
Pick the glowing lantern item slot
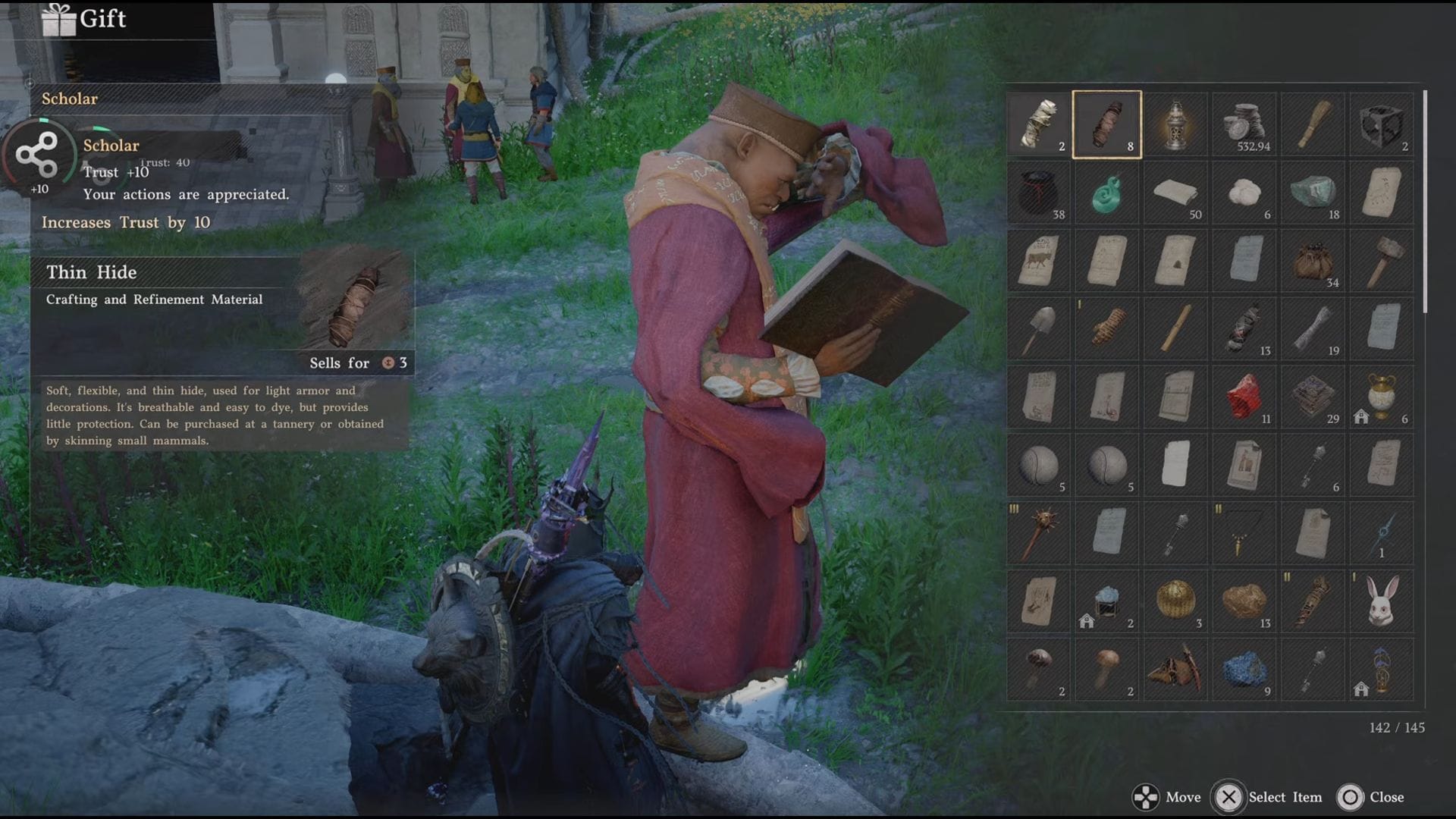click(x=1175, y=124)
